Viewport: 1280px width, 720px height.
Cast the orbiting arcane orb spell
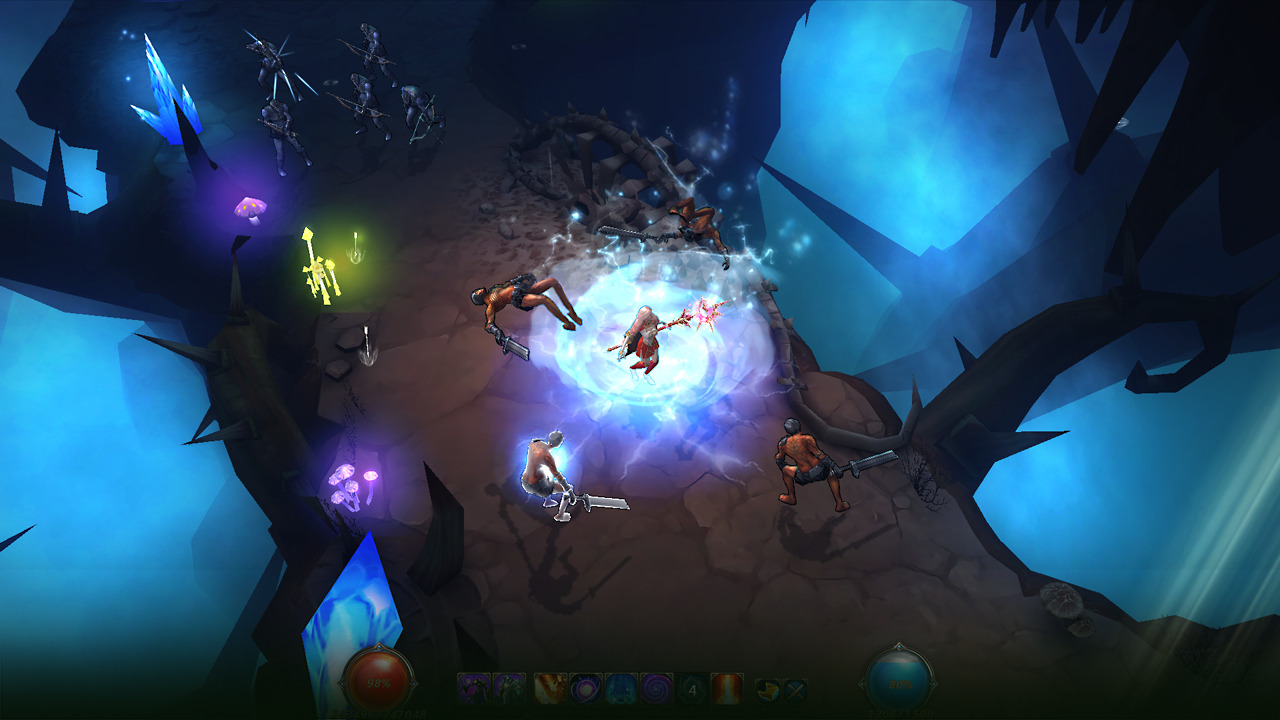(x=585, y=688)
